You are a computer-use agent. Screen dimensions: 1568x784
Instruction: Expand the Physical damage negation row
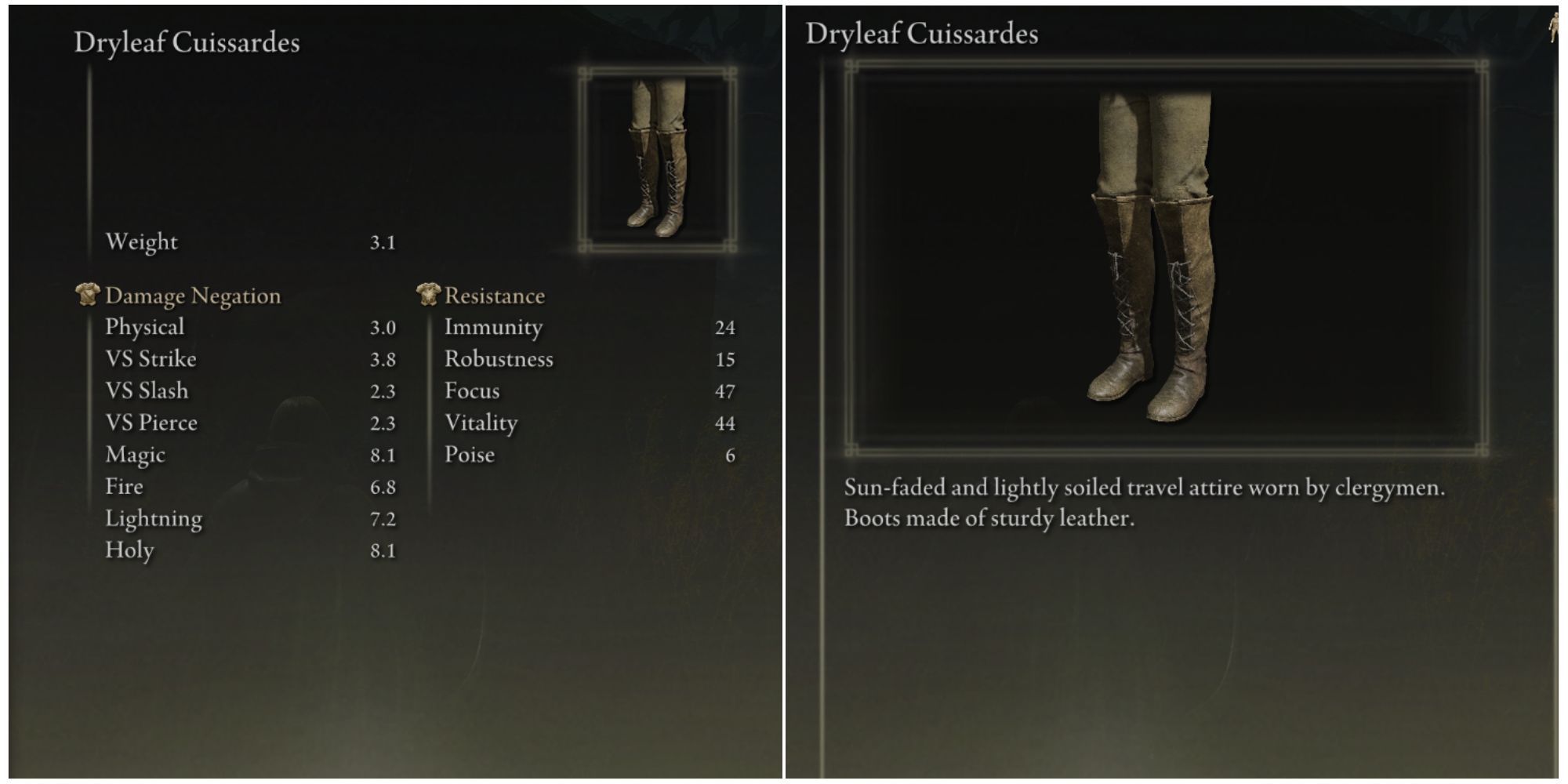tap(145, 327)
